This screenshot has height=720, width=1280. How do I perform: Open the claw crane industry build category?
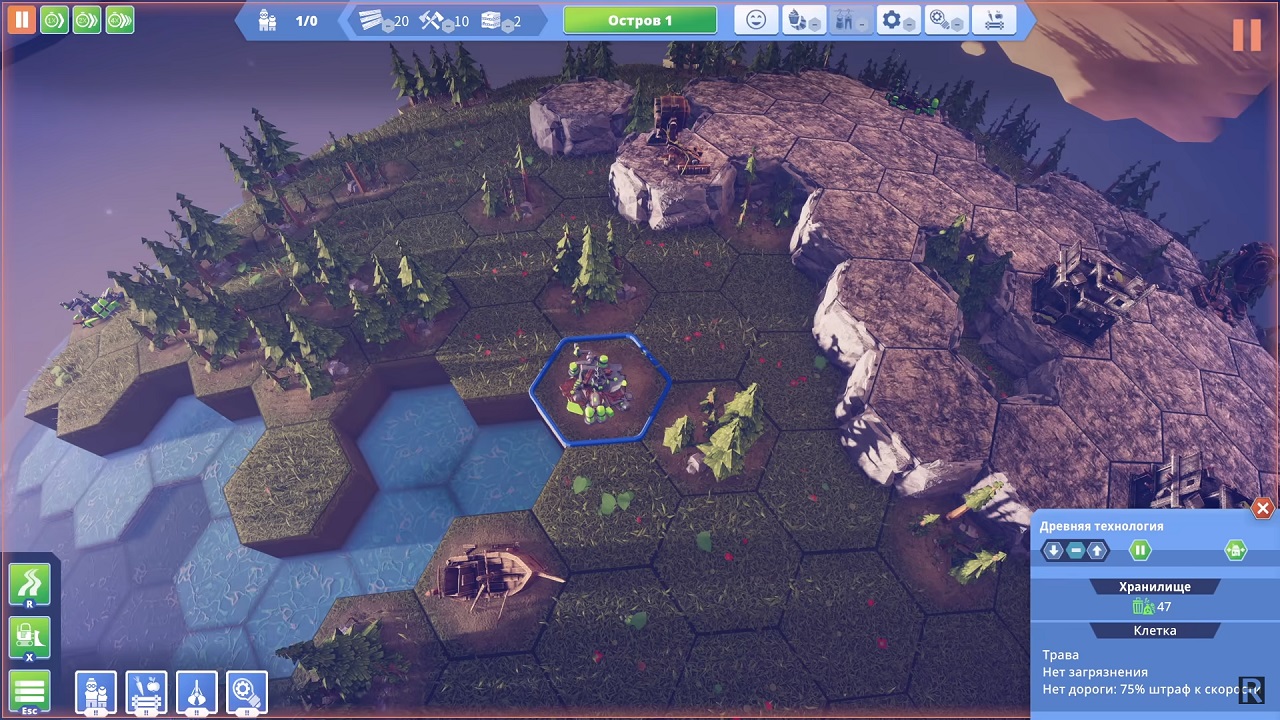tap(197, 692)
